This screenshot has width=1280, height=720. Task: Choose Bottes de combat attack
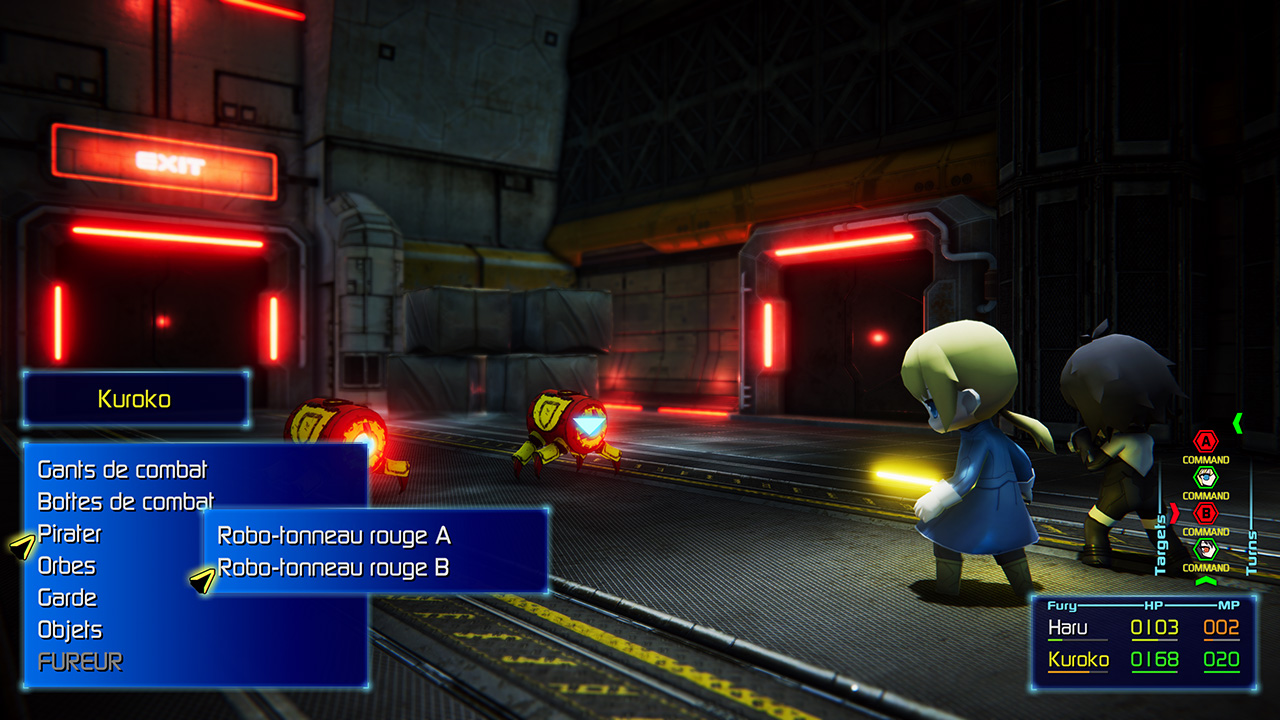click(x=125, y=501)
